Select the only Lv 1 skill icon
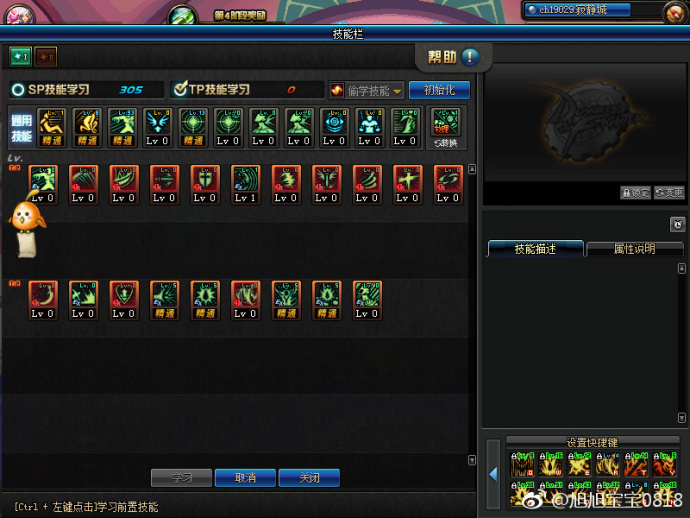Image resolution: width=690 pixels, height=518 pixels. click(245, 185)
